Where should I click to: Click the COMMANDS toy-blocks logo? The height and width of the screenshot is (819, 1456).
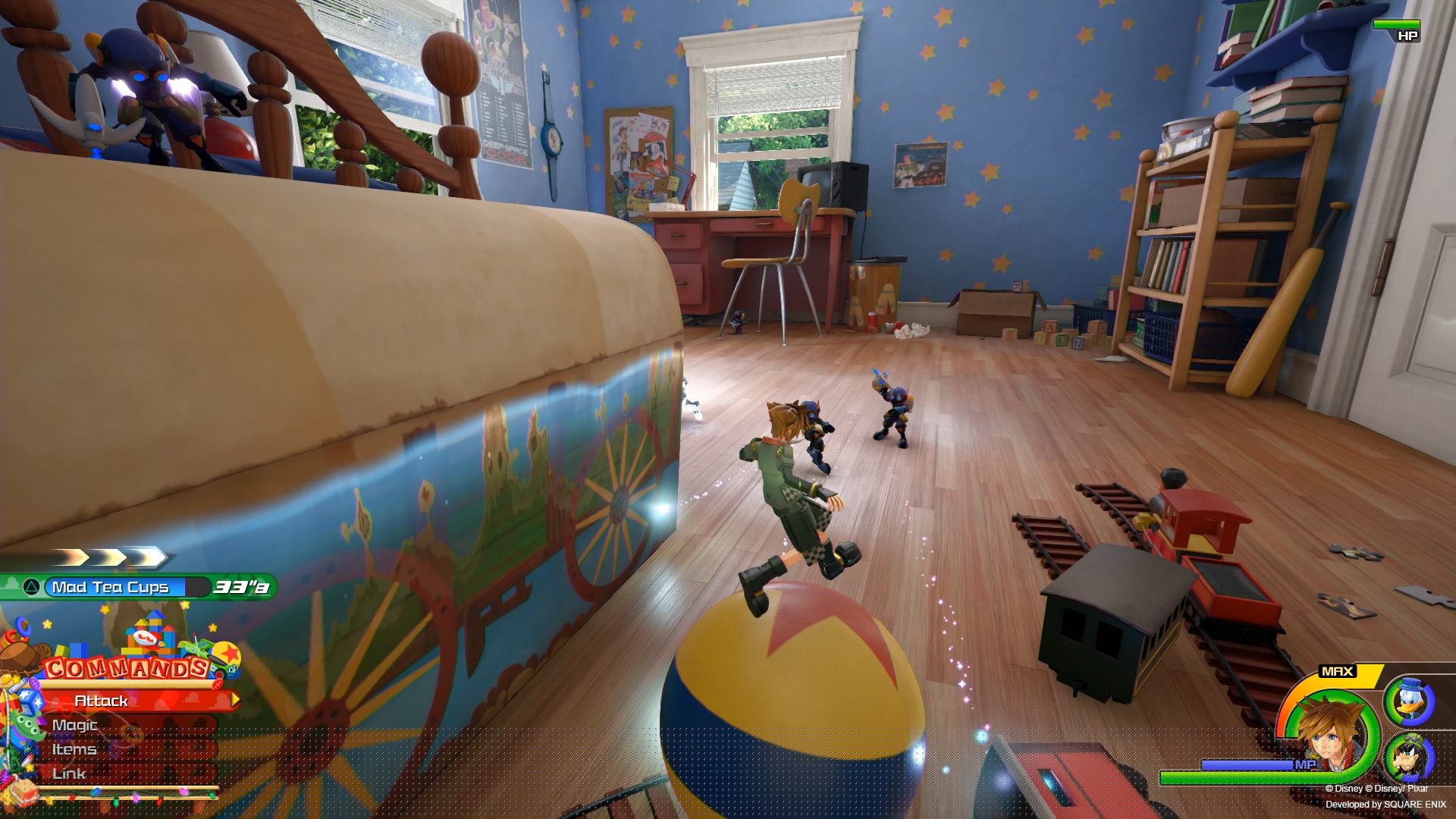[125, 667]
